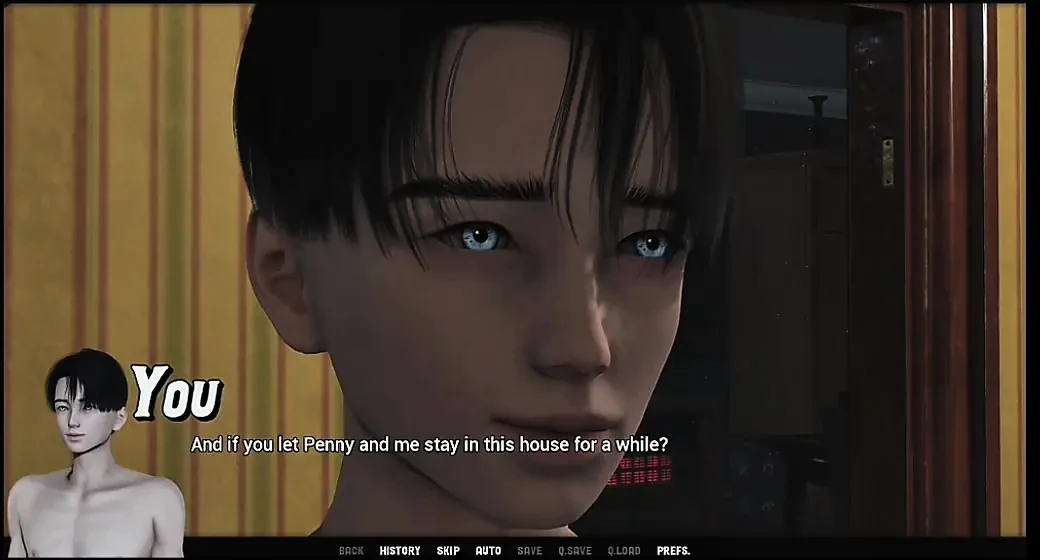Quick load with Q.Load
1040x560 pixels.
[624, 550]
